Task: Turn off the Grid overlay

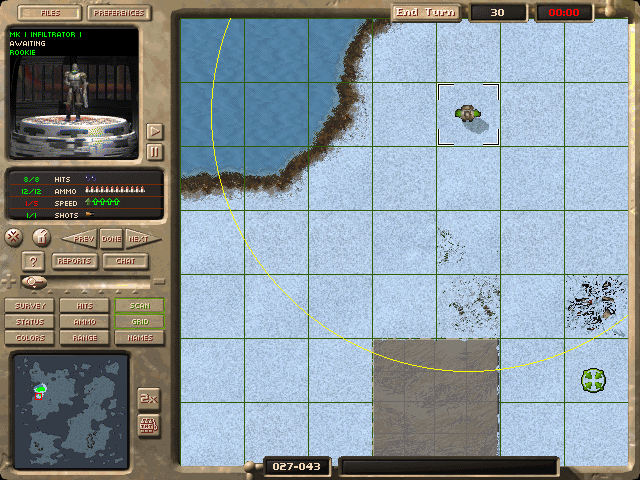Action: [x=139, y=322]
